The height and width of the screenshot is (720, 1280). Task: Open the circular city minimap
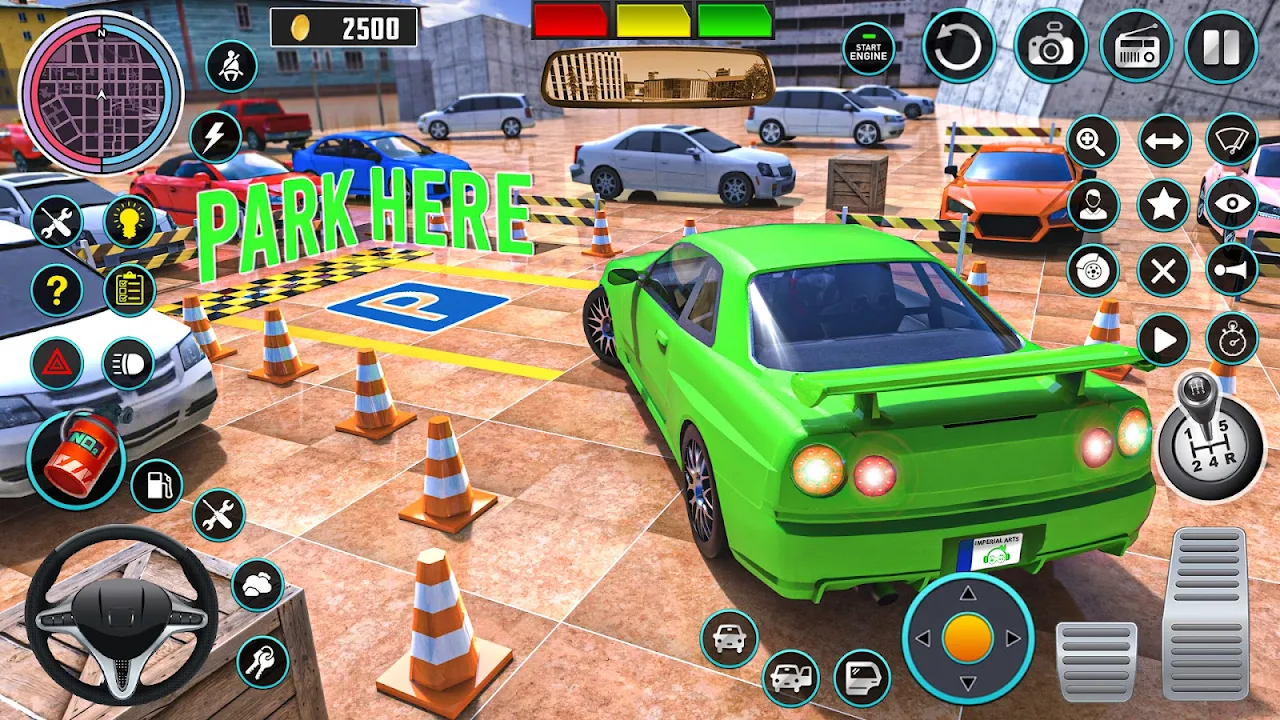click(101, 93)
